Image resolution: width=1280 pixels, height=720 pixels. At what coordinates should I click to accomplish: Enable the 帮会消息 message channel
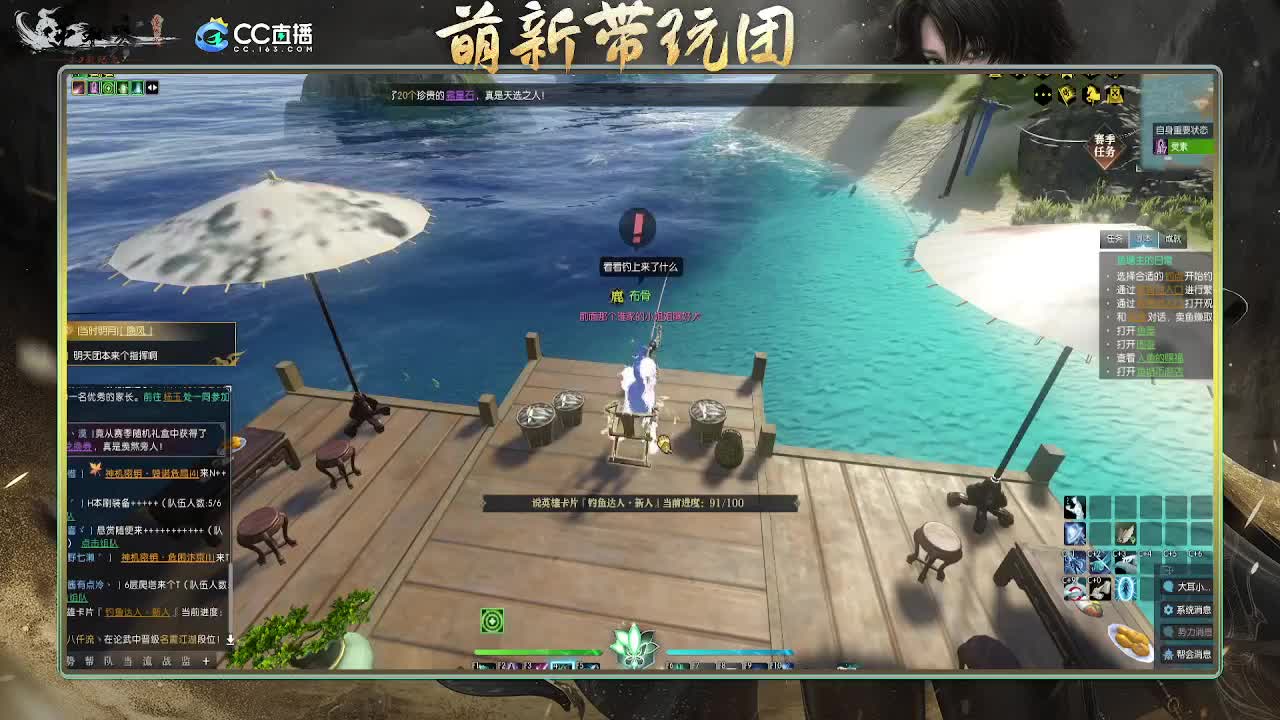pos(1190,653)
